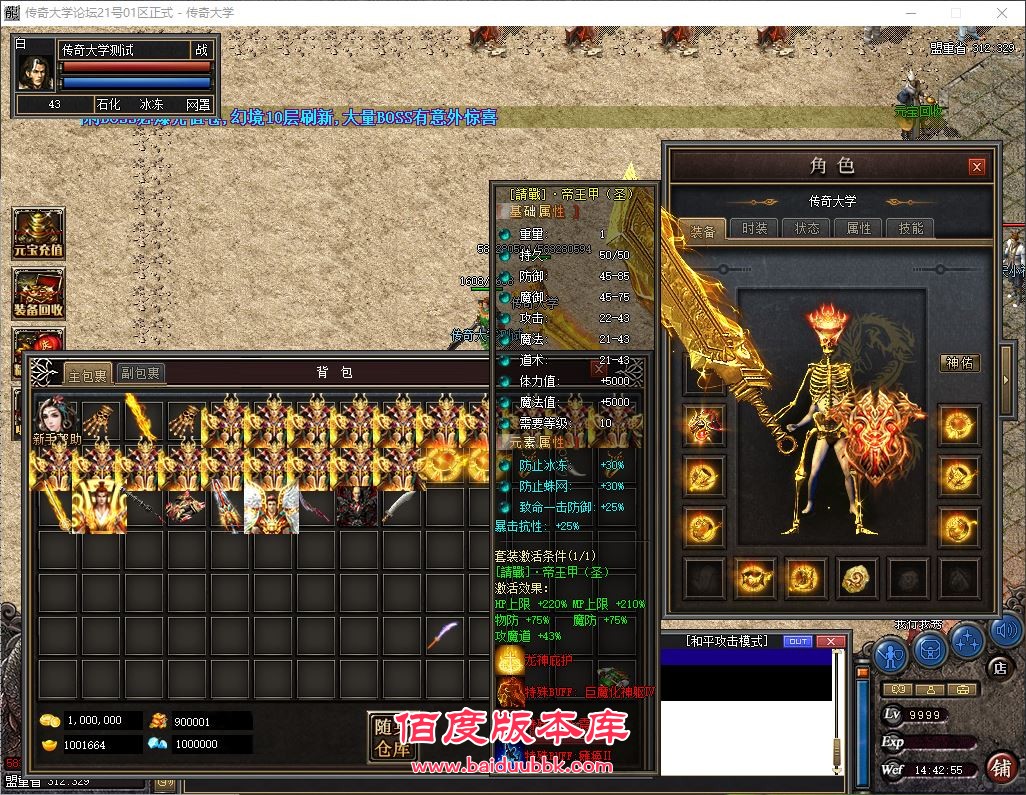Select the 副包裹 secondary bag tab
This screenshot has width=1026, height=795.
(x=140, y=374)
